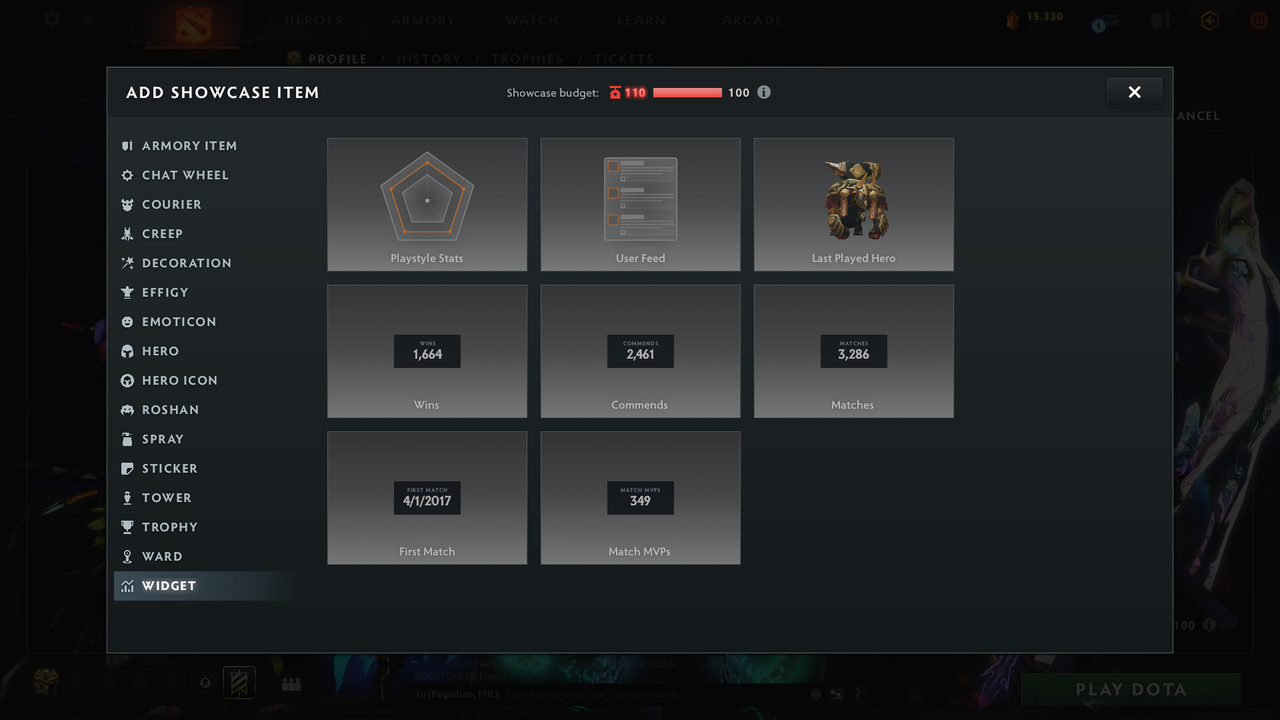
Task: Click the red power icon top right
Action: tap(1258, 20)
